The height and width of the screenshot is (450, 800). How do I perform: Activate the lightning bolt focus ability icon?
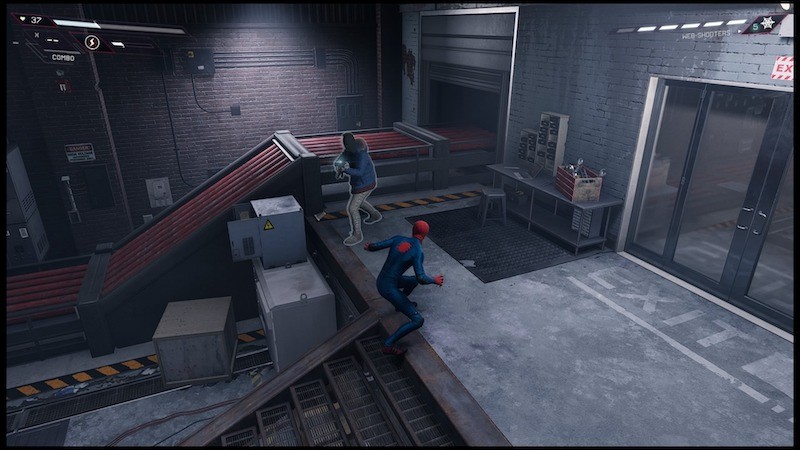92,42
